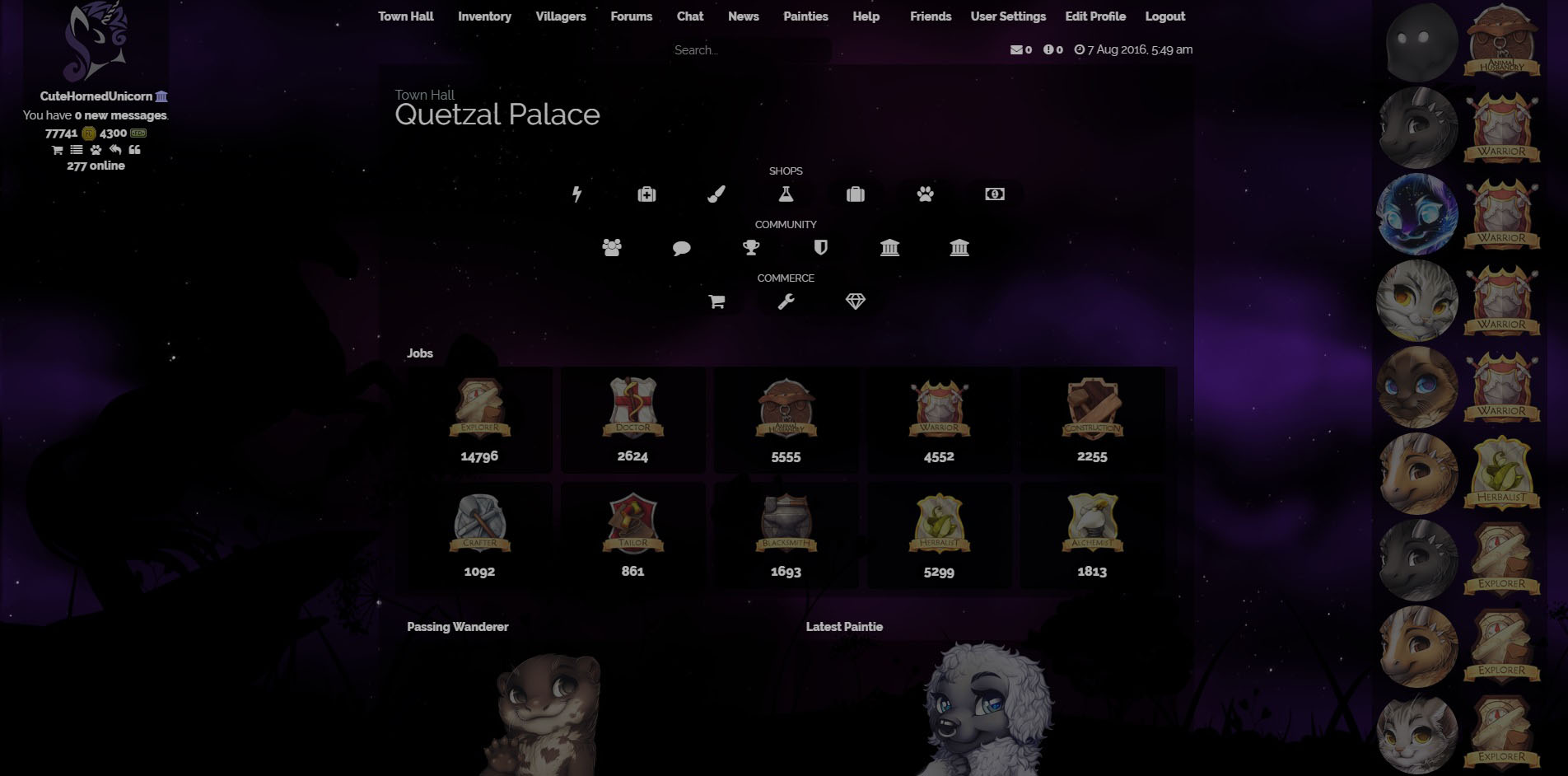
Task: Select the first aid kit shop icon
Action: click(646, 194)
